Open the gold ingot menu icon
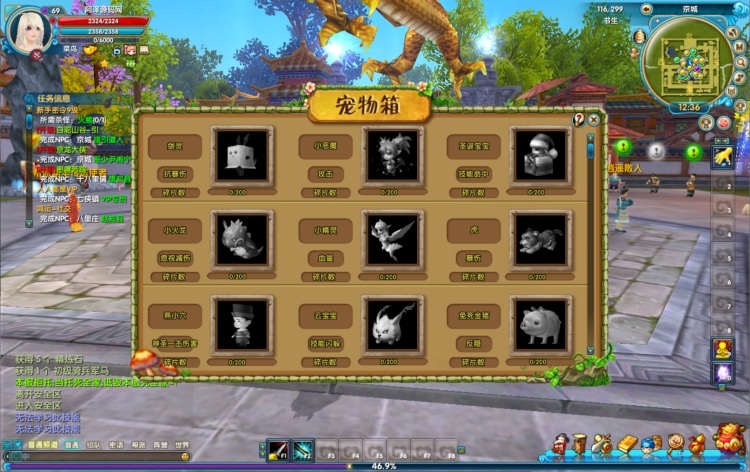 [628, 444]
